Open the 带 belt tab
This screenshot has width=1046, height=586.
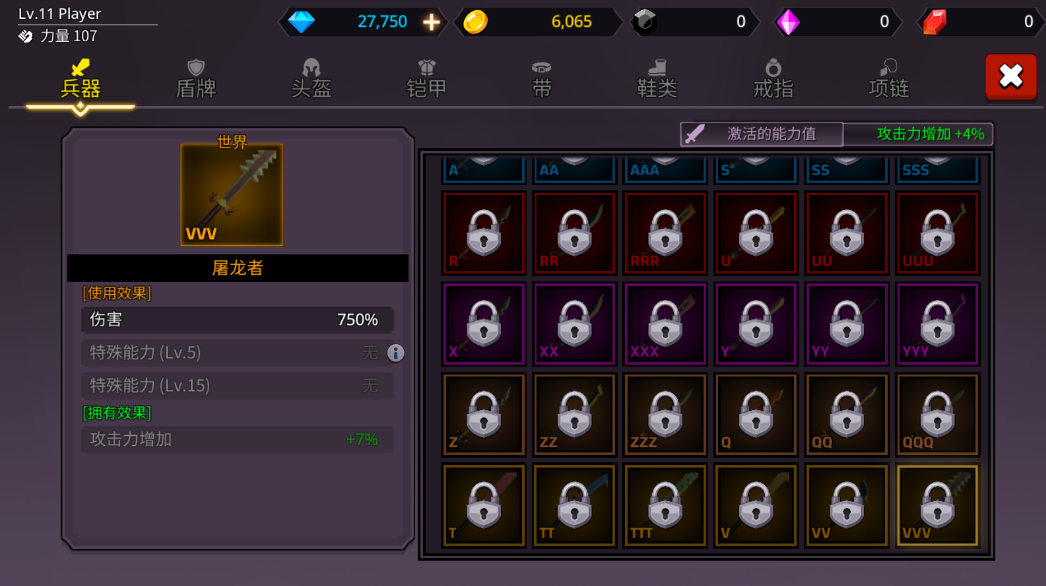[542, 78]
